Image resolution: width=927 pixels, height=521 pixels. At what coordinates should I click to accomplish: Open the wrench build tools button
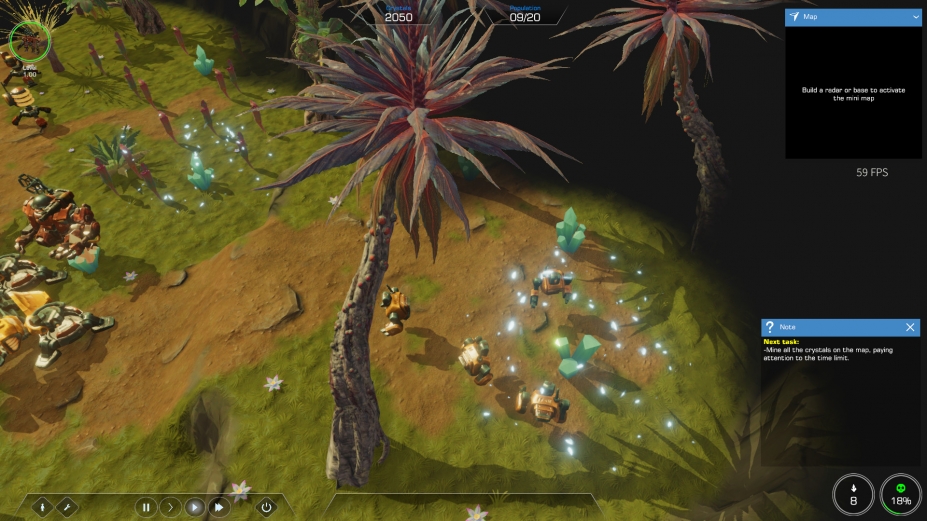click(66, 507)
